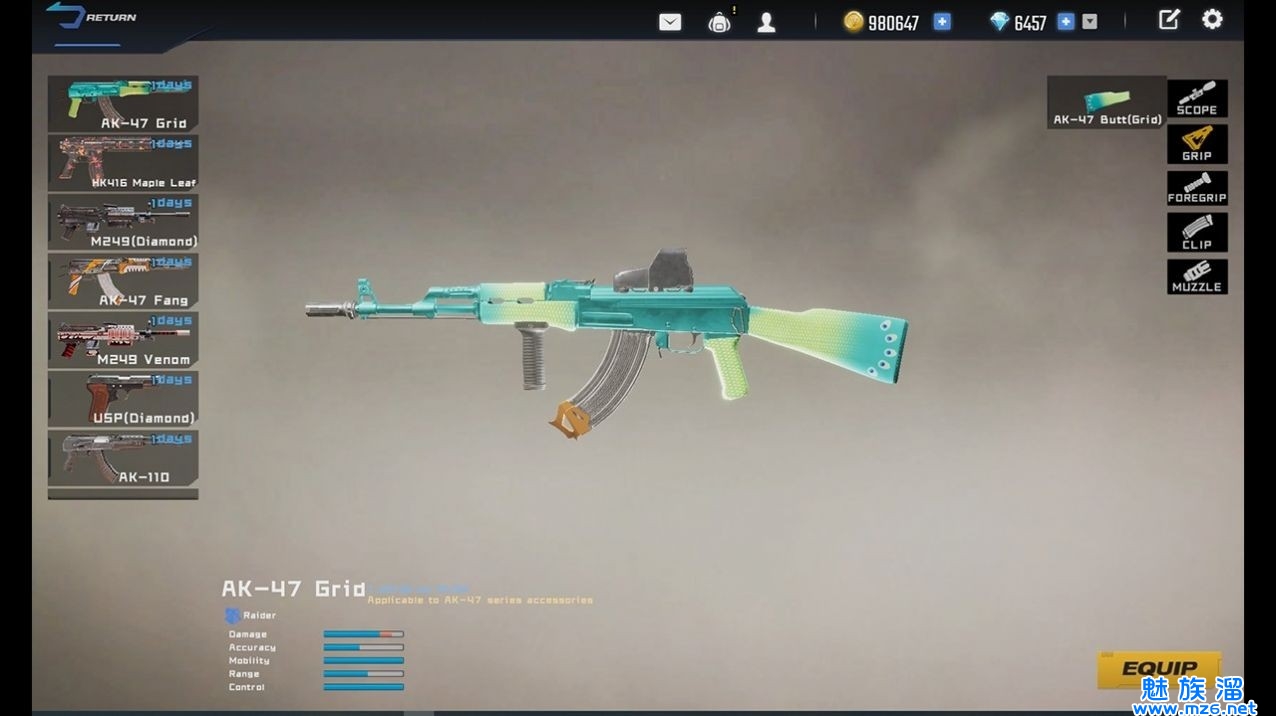Select the AK-47 Butt(Grid) attachment

[x=1107, y=102]
